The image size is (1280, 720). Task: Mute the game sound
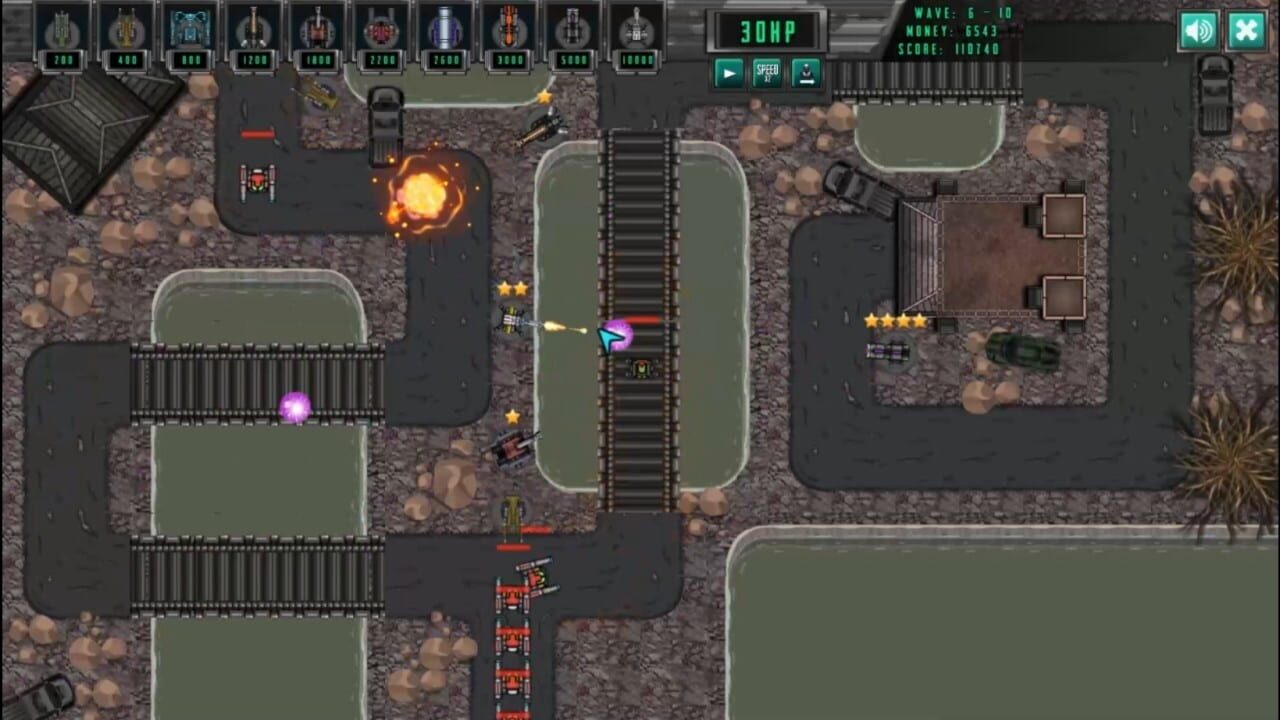tap(1199, 31)
